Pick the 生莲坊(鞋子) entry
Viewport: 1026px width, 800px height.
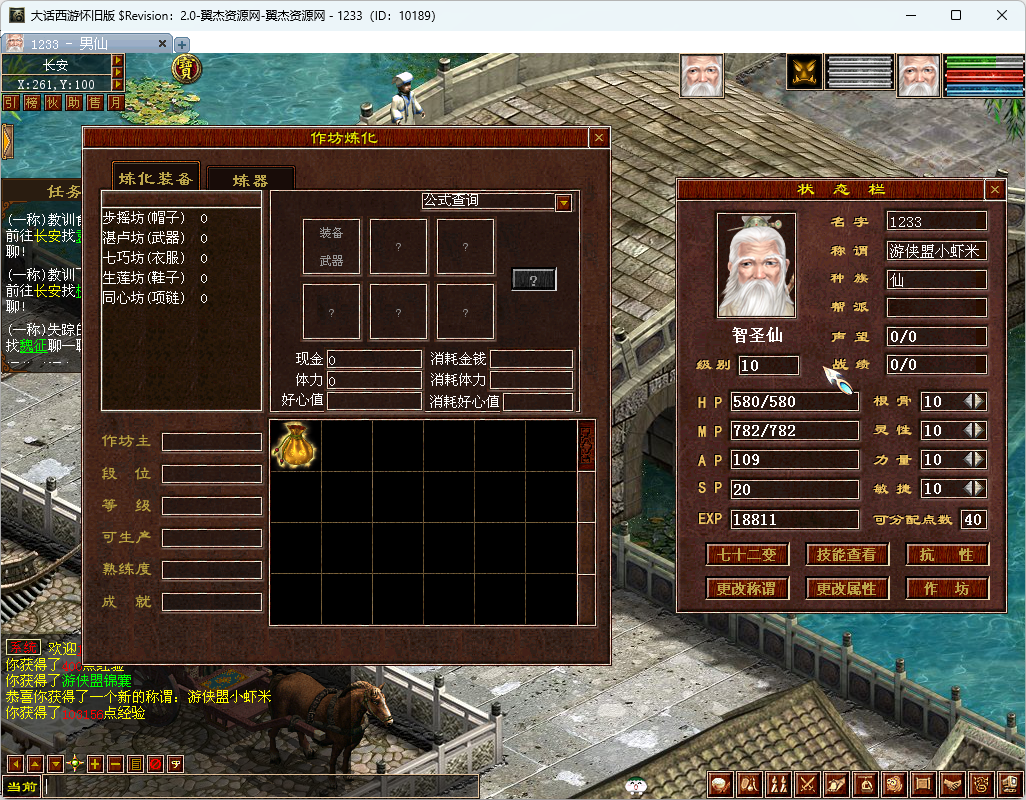(x=144, y=278)
